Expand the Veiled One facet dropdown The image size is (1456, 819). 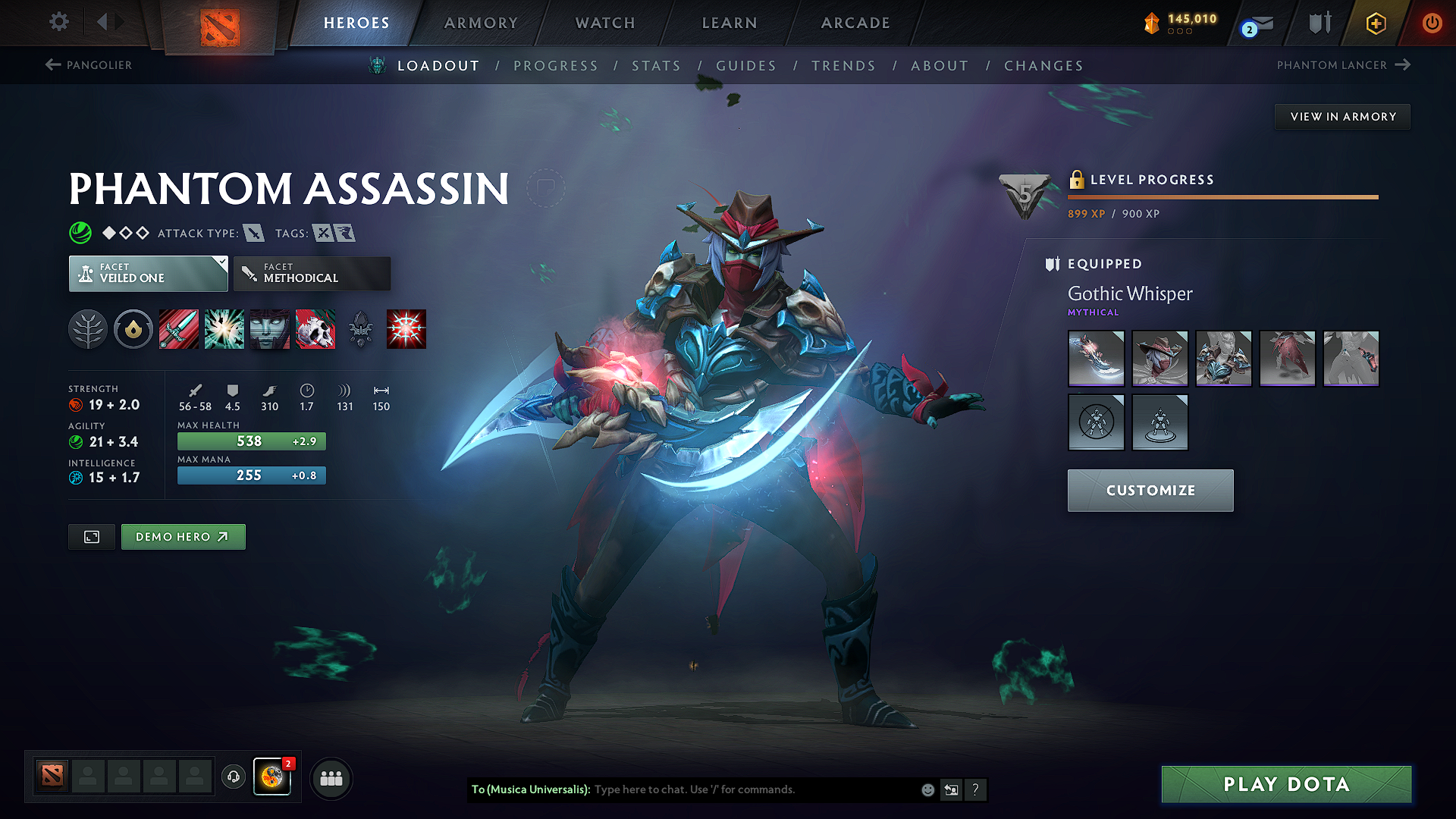[x=148, y=273]
